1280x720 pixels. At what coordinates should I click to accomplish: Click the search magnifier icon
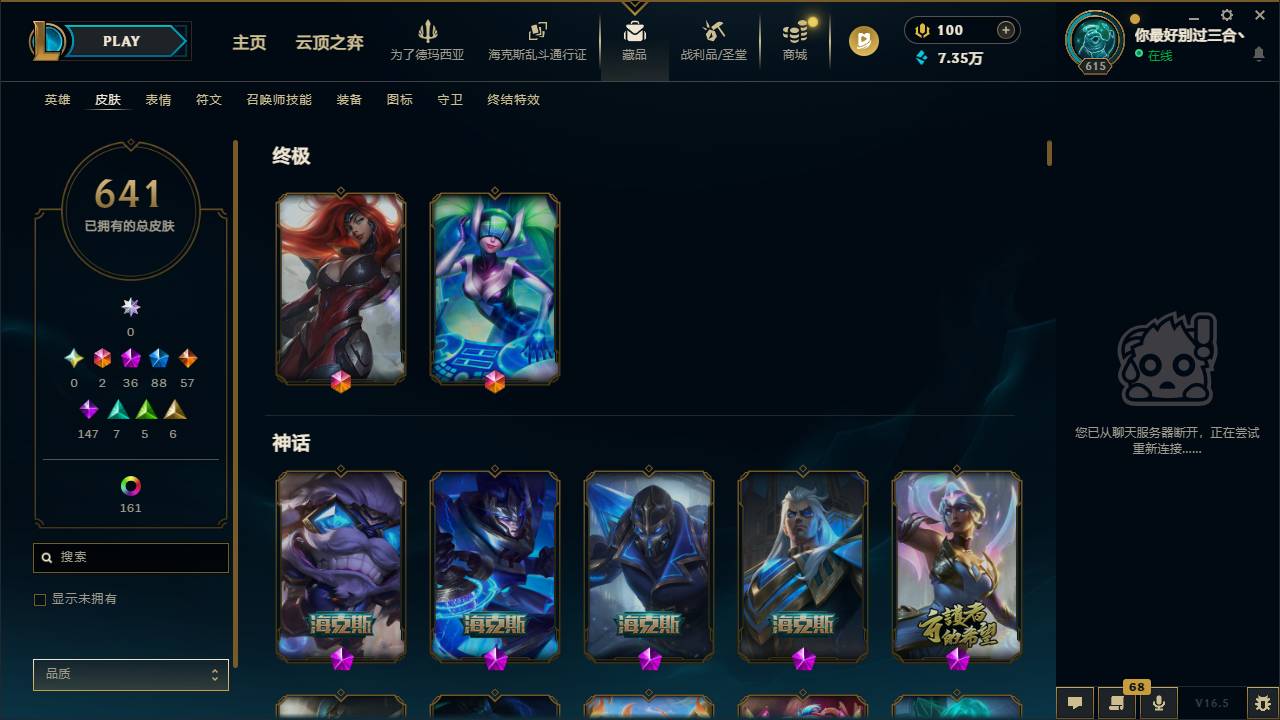click(48, 557)
